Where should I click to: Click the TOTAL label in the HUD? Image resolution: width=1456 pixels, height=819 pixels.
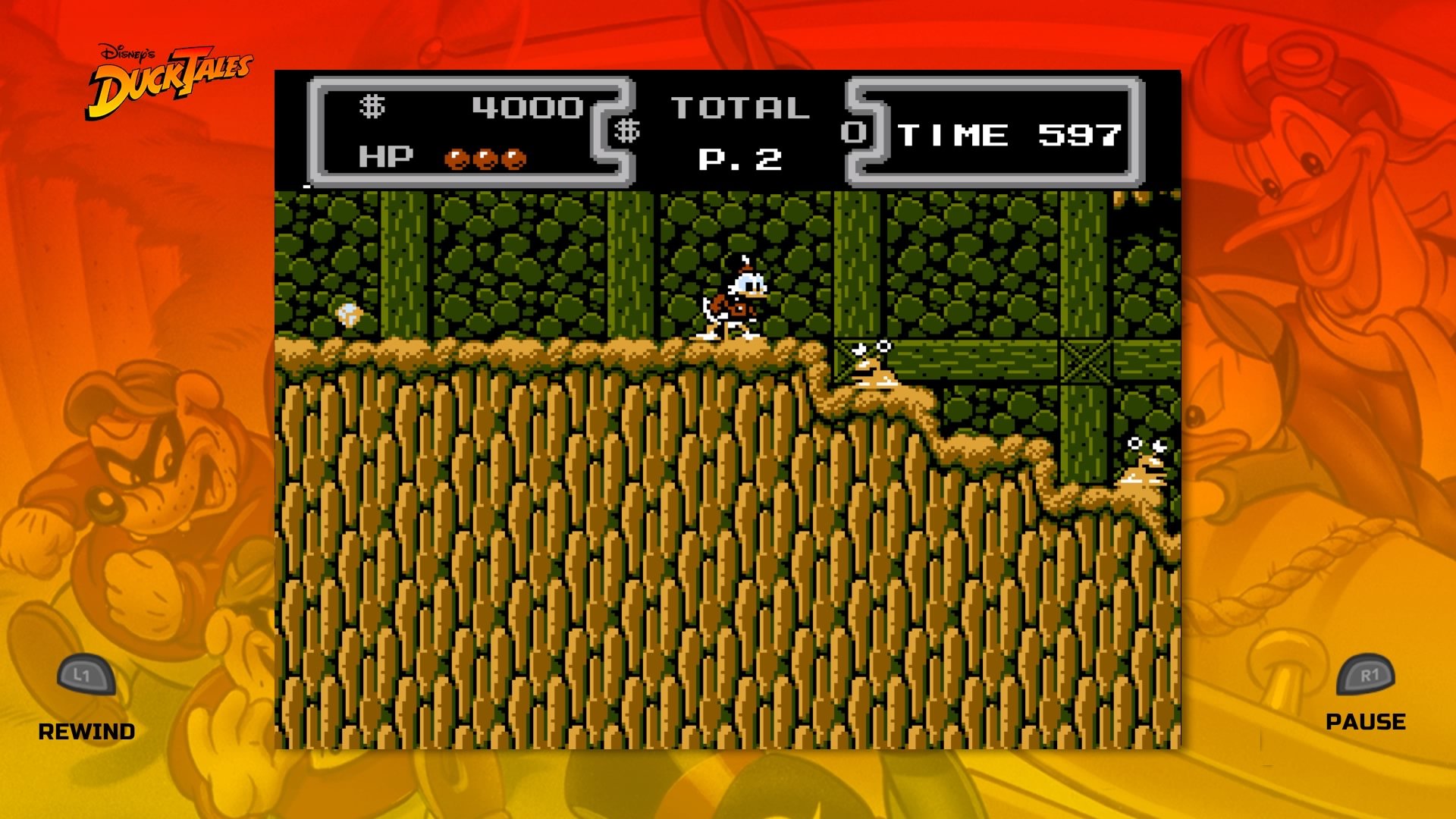click(x=742, y=106)
